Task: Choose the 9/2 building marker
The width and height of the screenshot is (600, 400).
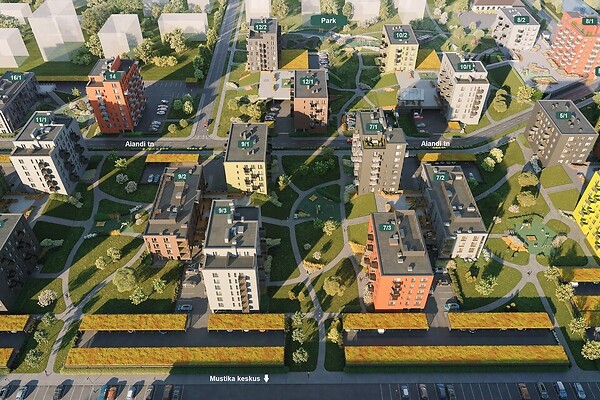Action: [182, 176]
